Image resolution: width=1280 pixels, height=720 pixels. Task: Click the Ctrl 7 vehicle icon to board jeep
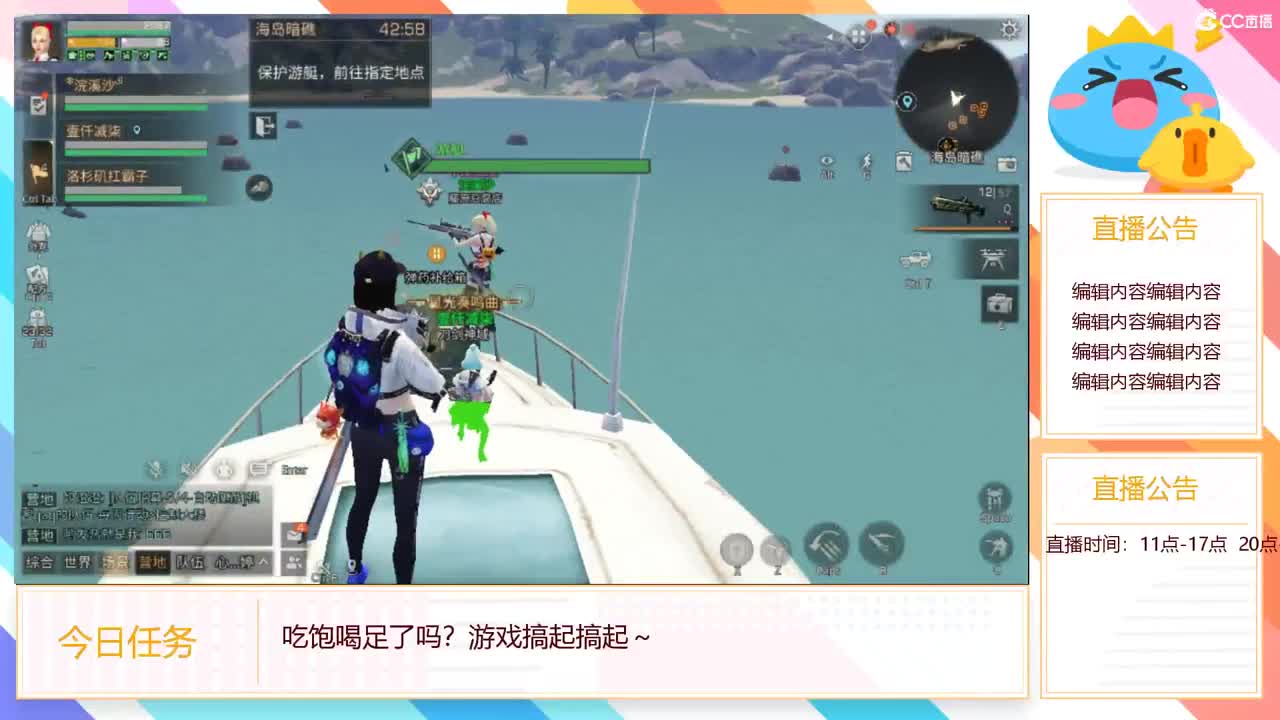915,259
